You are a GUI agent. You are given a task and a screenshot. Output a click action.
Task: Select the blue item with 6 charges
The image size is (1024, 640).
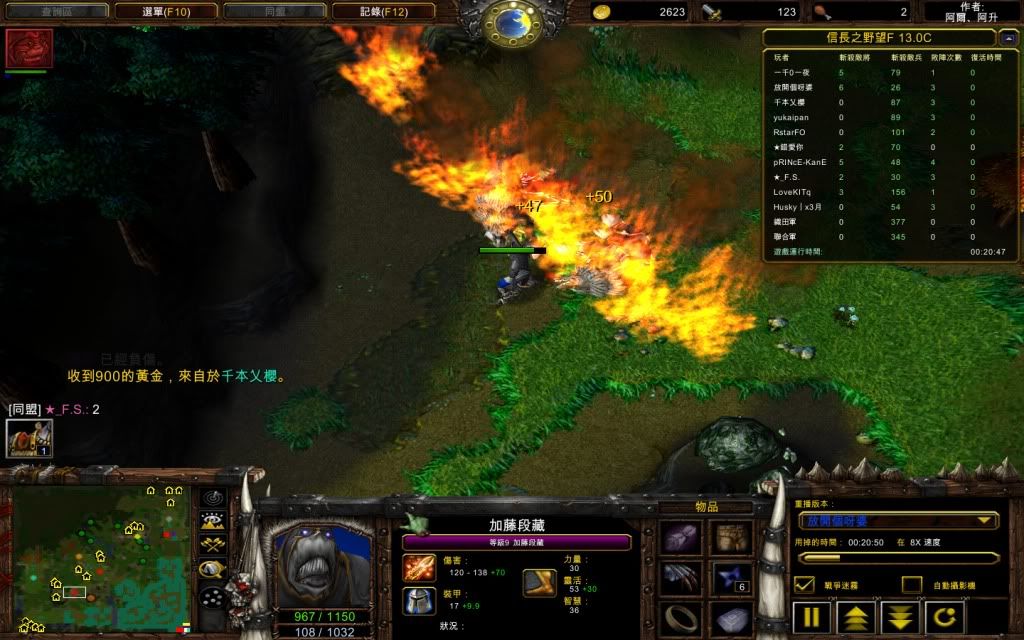point(732,578)
